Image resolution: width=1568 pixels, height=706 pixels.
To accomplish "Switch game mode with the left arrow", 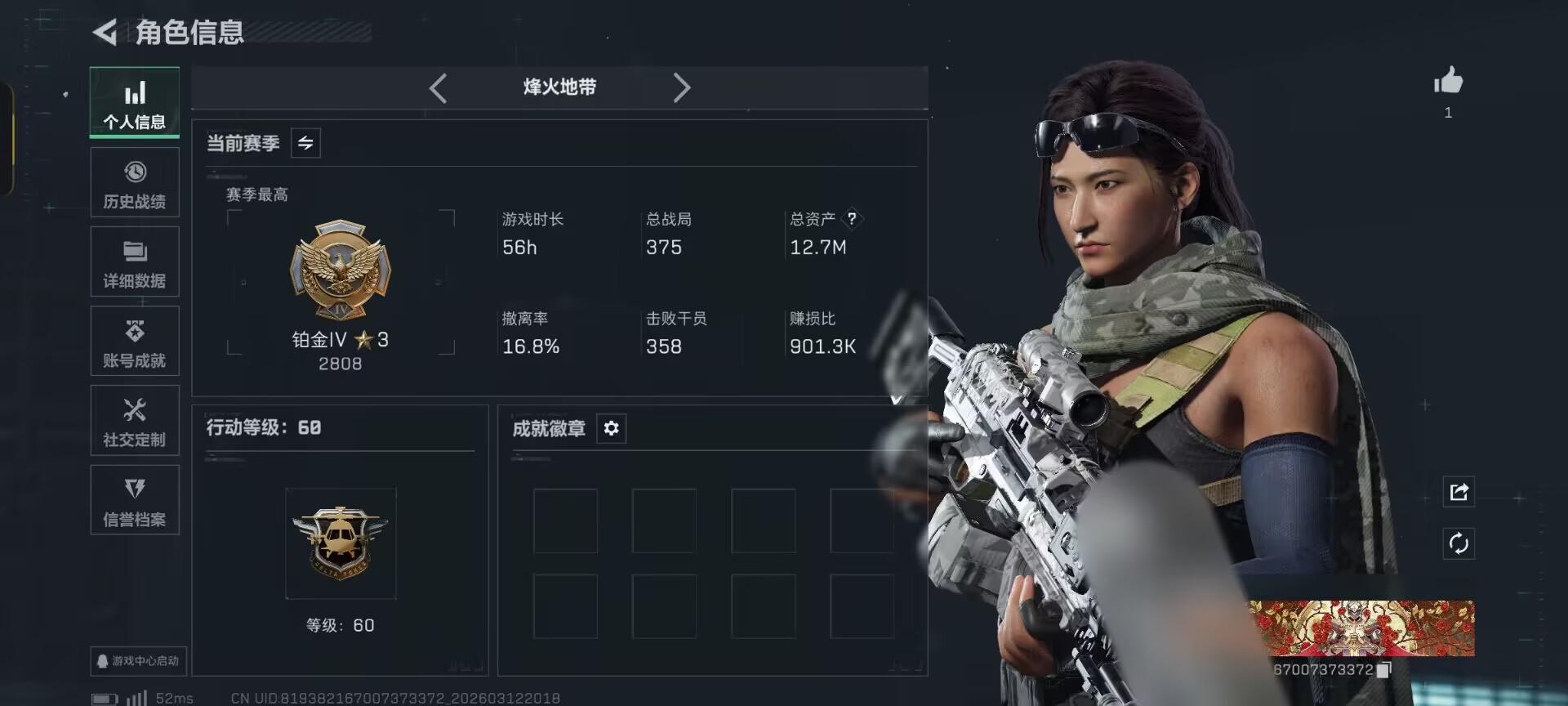I will [439, 87].
